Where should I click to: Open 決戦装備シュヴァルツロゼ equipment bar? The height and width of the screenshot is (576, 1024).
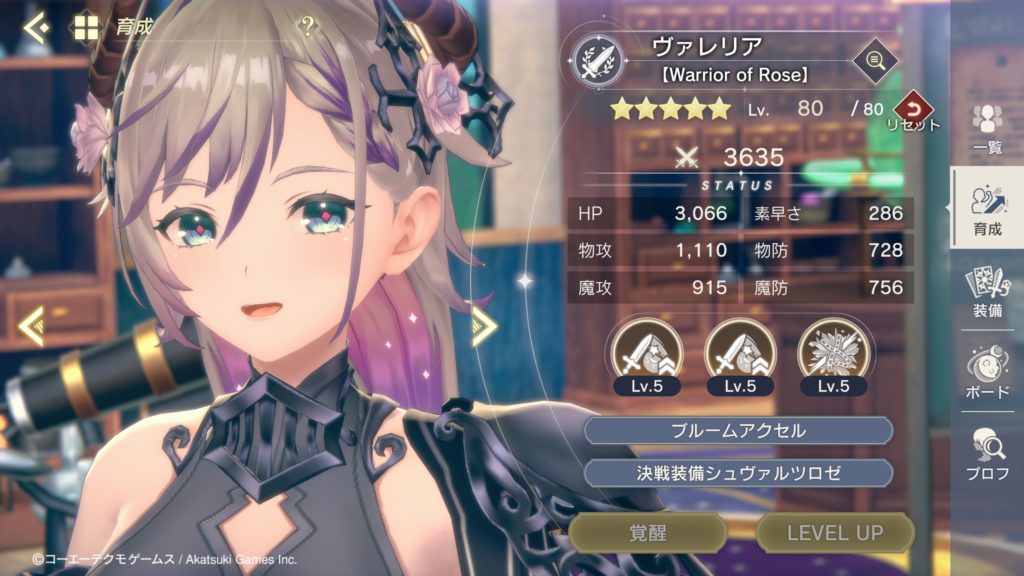point(738,473)
